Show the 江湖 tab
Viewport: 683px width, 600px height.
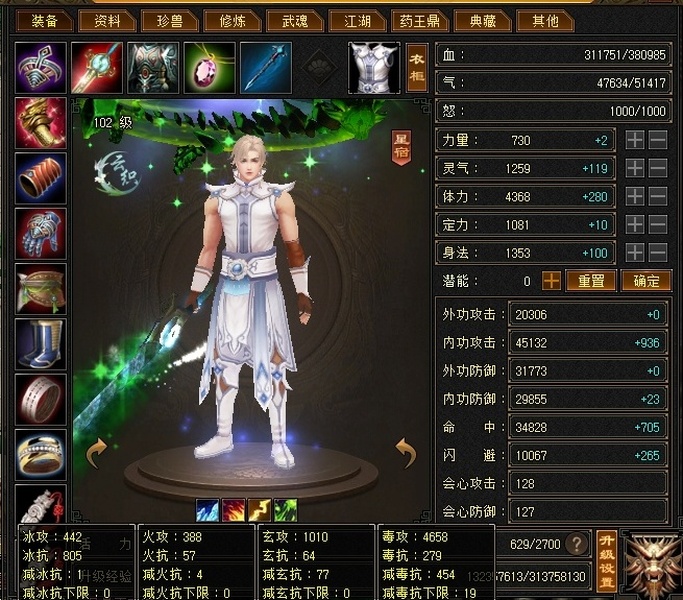point(357,20)
